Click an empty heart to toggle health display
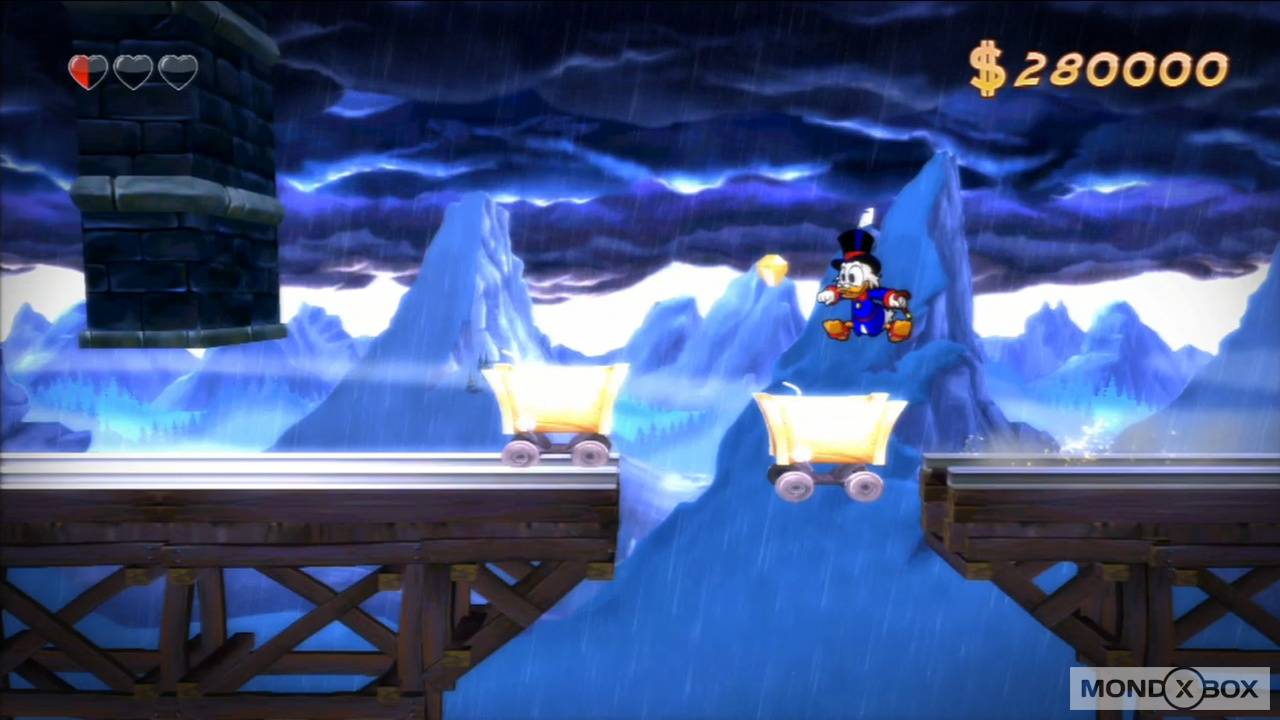Screen dimensions: 1280x720 coord(133,71)
